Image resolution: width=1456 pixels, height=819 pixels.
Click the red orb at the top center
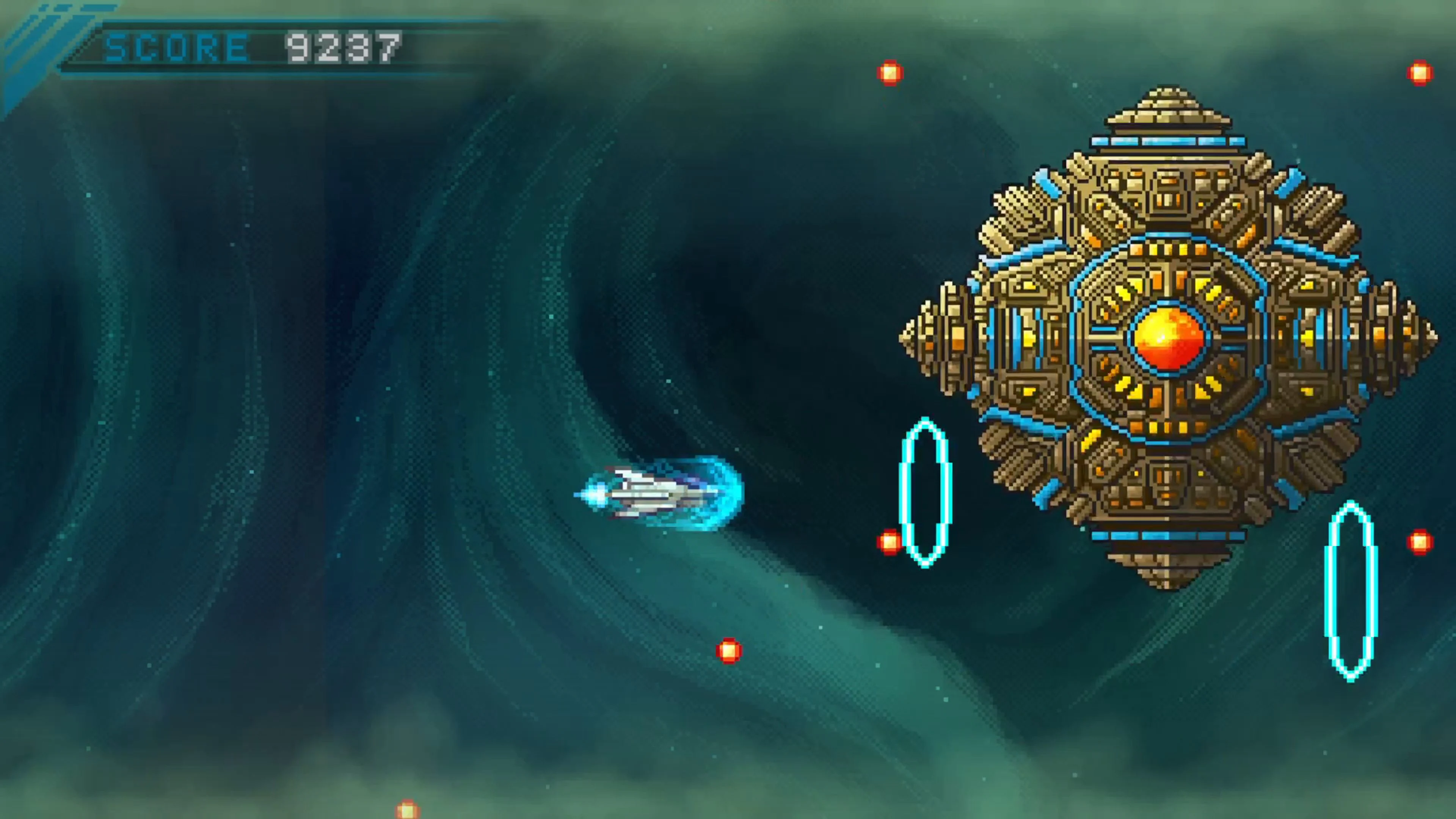[x=890, y=74]
